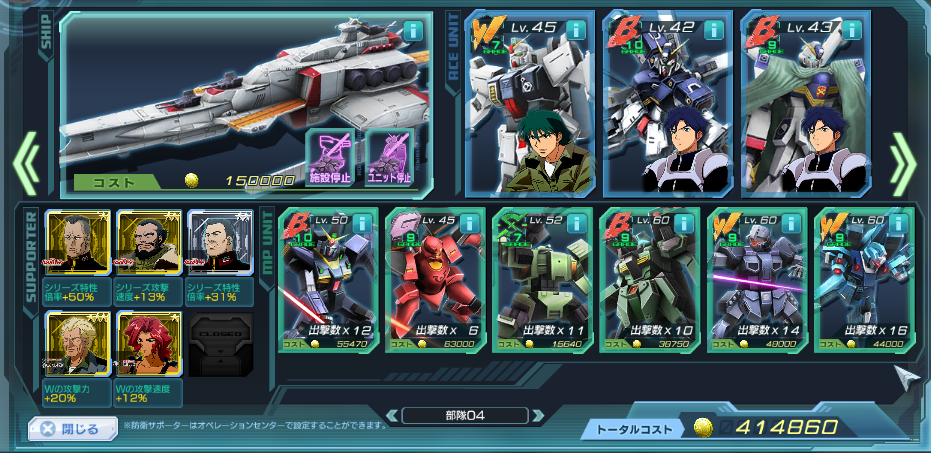Choose the blue MP unit with 出撃数×16
This screenshot has height=453, width=931.
(863, 278)
